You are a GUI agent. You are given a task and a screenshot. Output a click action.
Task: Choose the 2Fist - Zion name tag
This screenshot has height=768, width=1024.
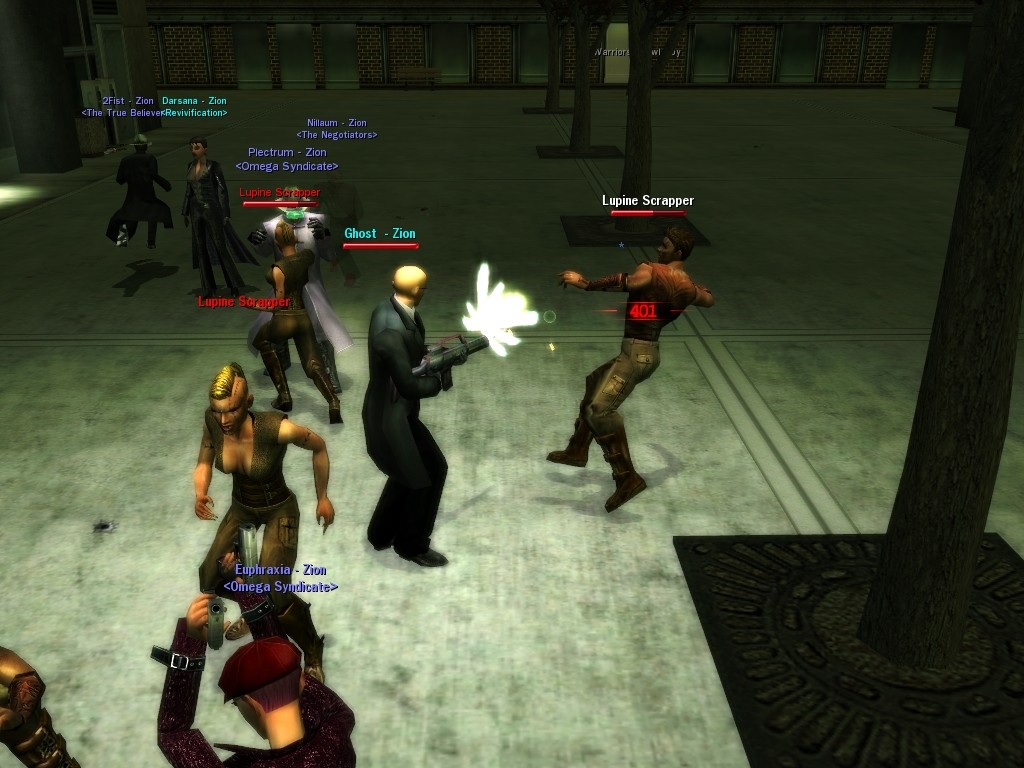(127, 101)
